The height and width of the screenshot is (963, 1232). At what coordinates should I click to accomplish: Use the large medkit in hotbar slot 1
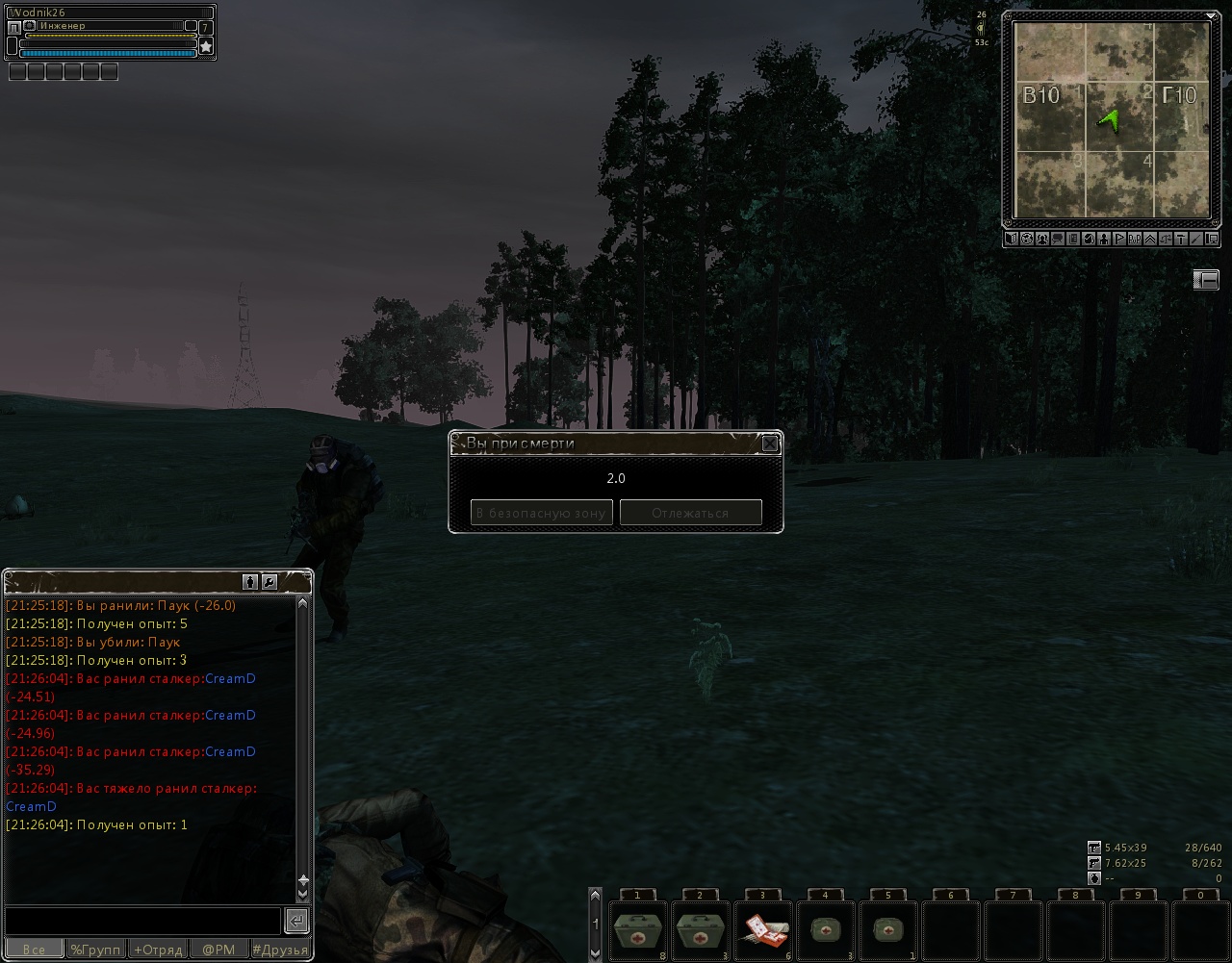(637, 931)
